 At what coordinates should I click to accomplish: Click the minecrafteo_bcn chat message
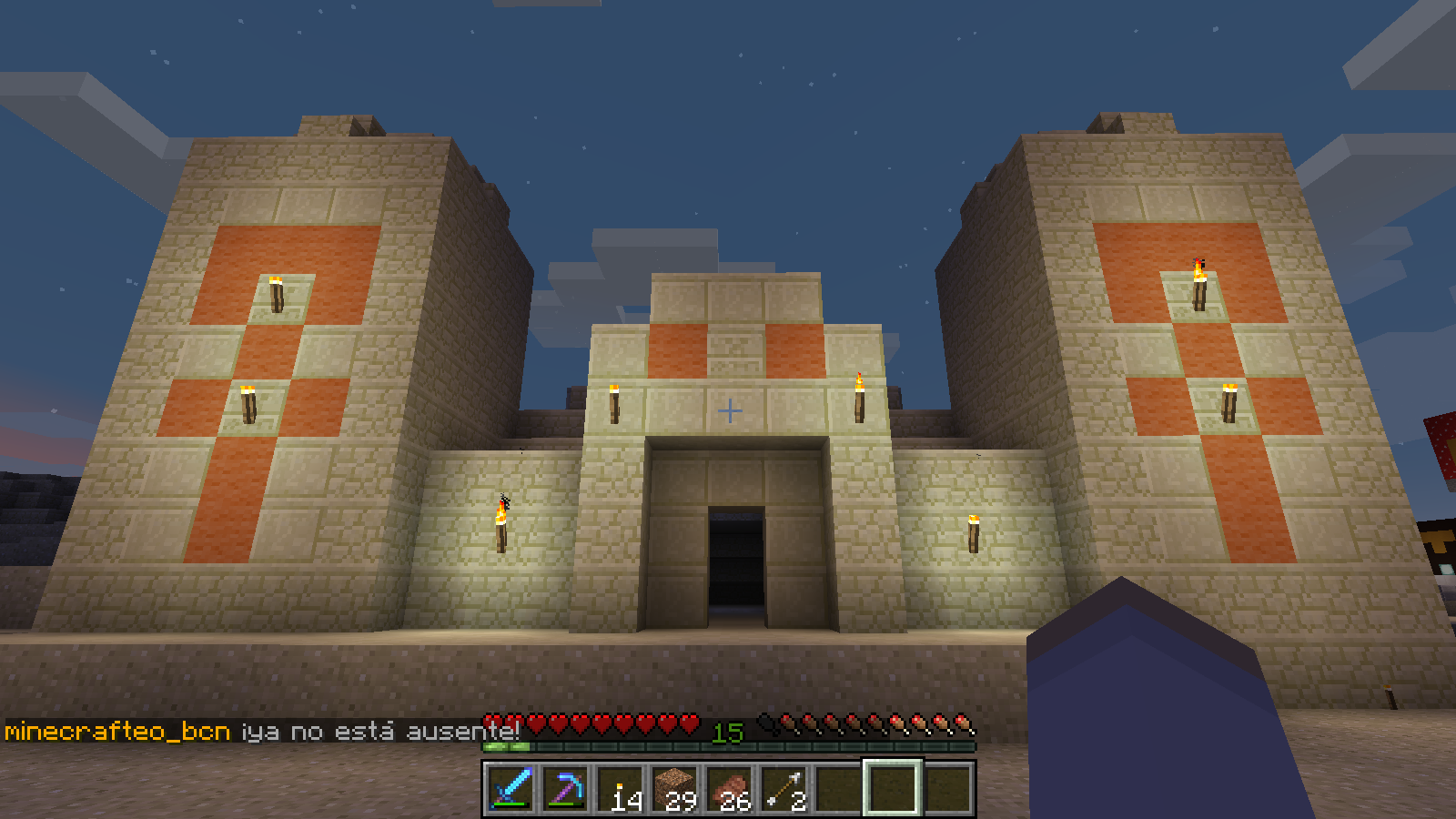click(262, 732)
